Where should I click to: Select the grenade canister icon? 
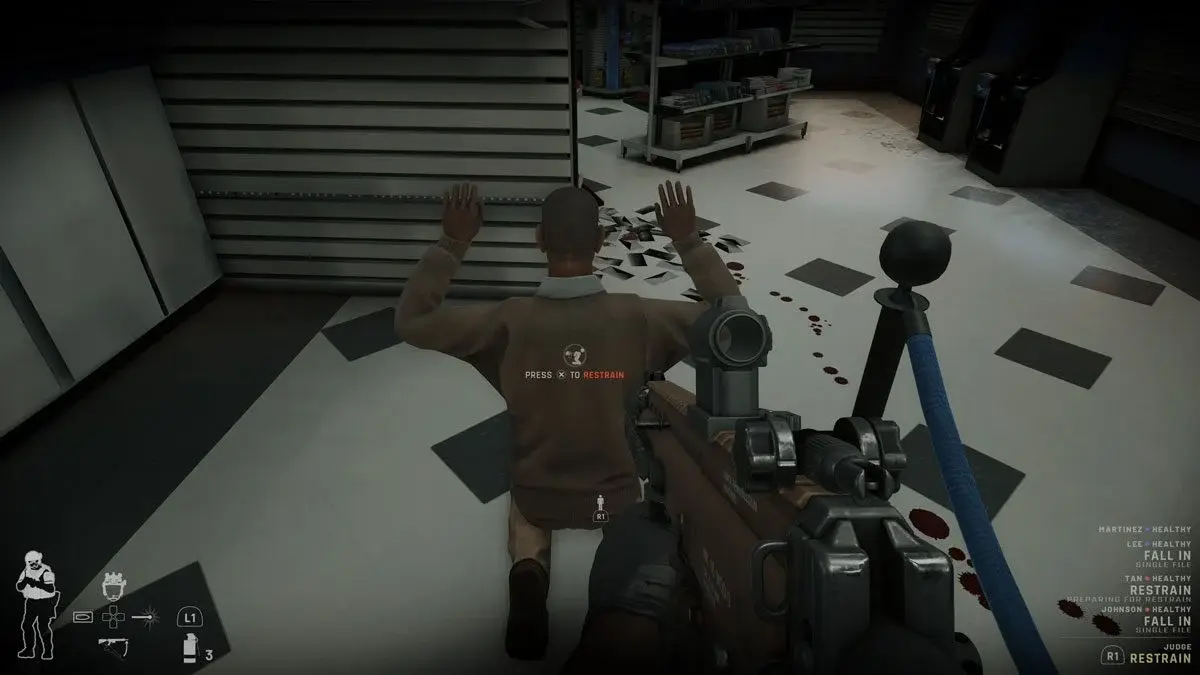click(189, 649)
